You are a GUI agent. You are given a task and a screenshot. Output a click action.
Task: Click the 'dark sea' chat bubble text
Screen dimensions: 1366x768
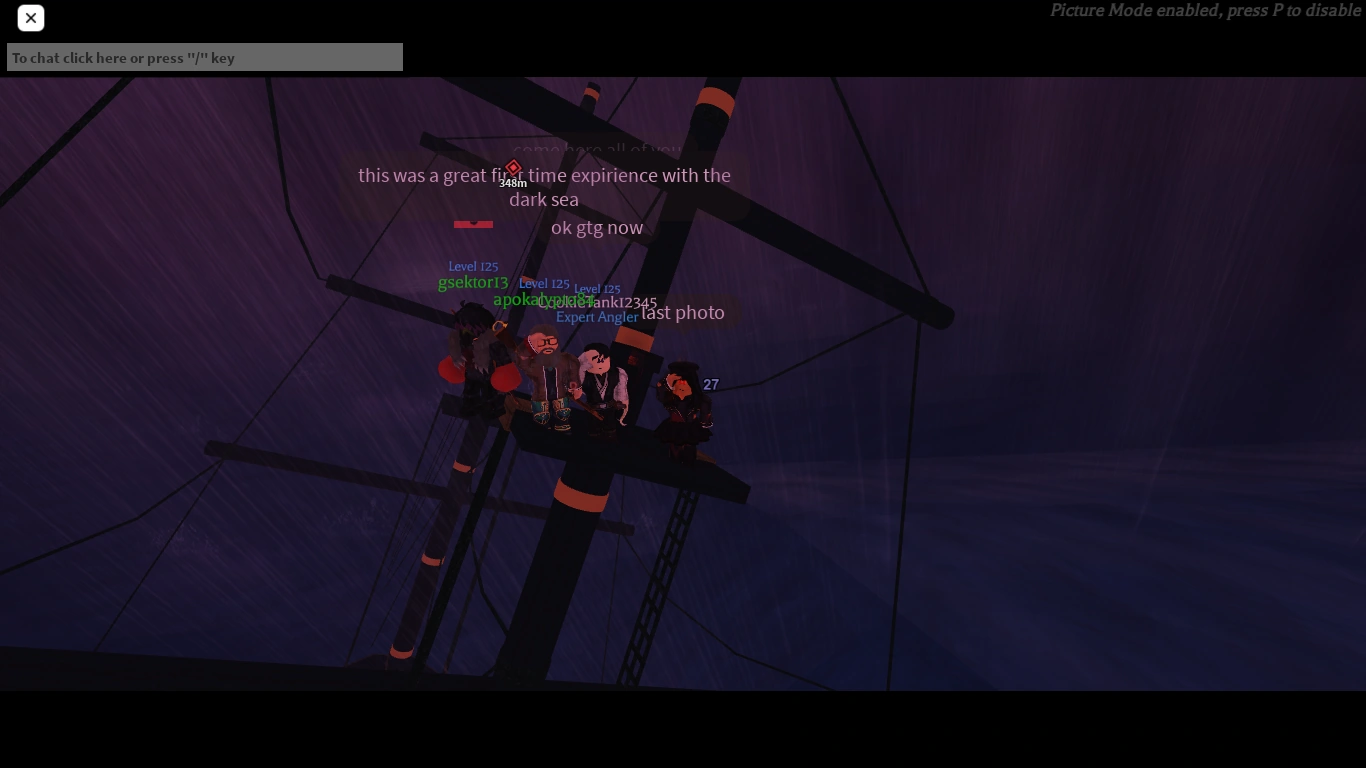tap(543, 199)
